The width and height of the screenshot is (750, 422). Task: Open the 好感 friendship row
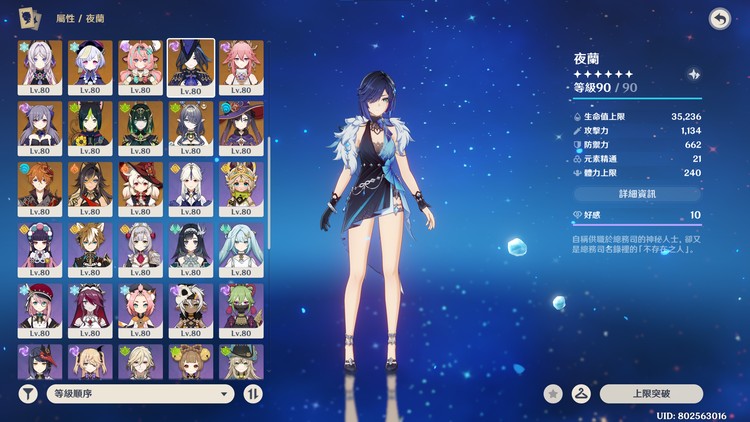pyautogui.click(x=637, y=215)
